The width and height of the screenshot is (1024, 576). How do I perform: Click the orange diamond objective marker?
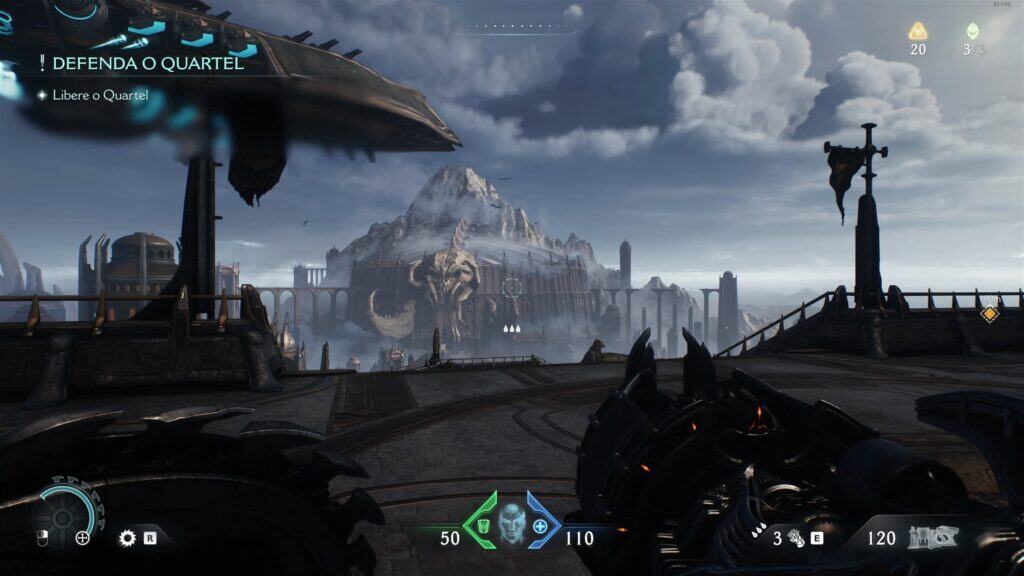989,314
